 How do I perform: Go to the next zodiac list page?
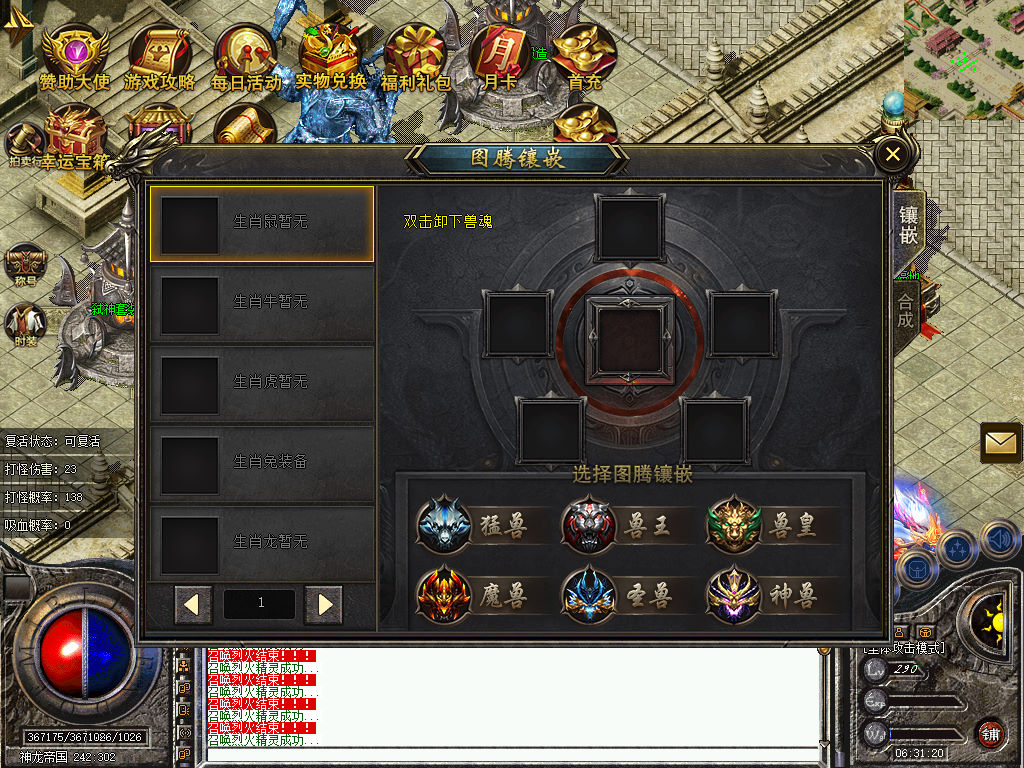(324, 604)
